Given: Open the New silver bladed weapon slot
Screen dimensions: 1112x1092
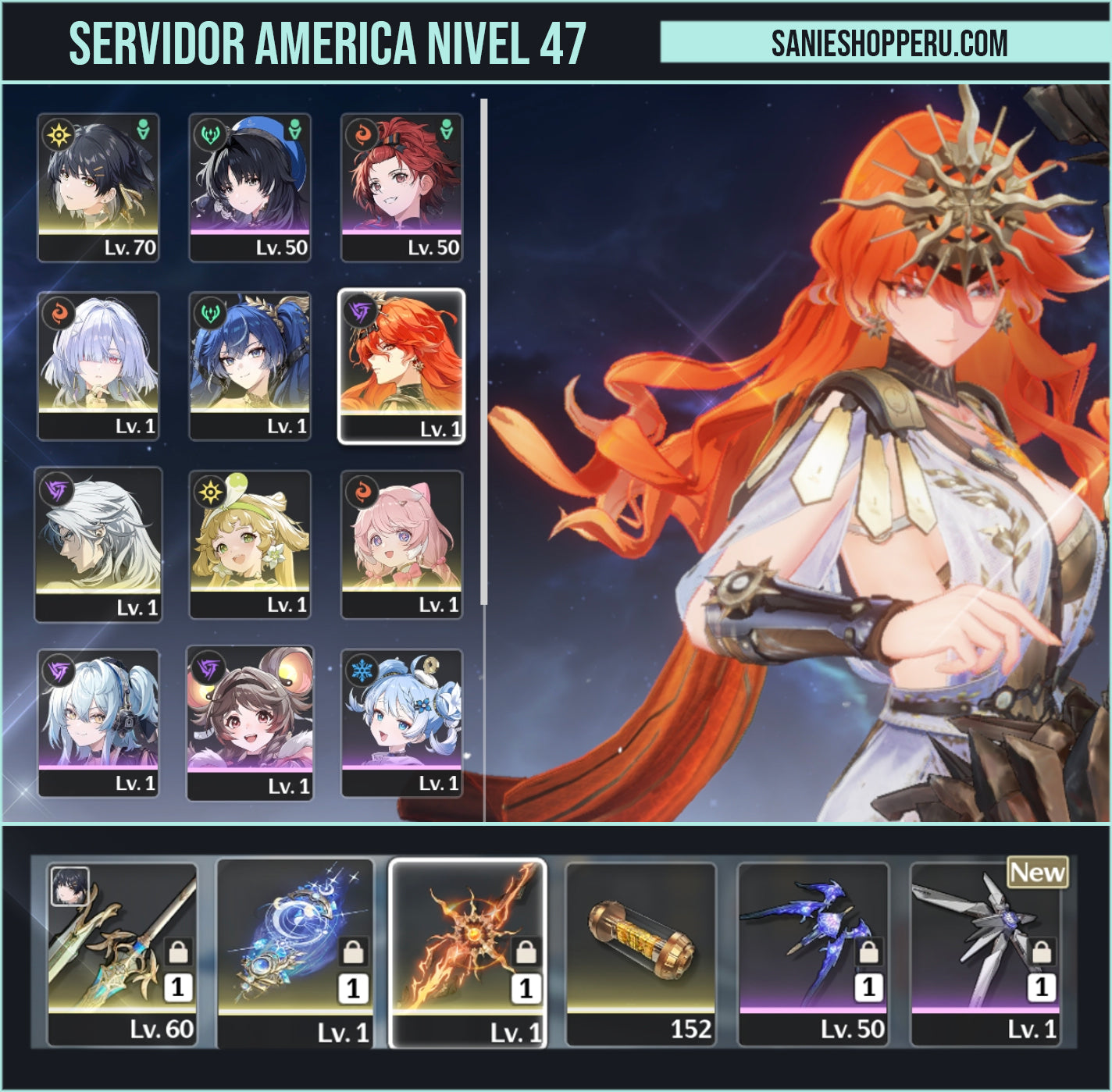Looking at the screenshot, I should pos(985,953).
